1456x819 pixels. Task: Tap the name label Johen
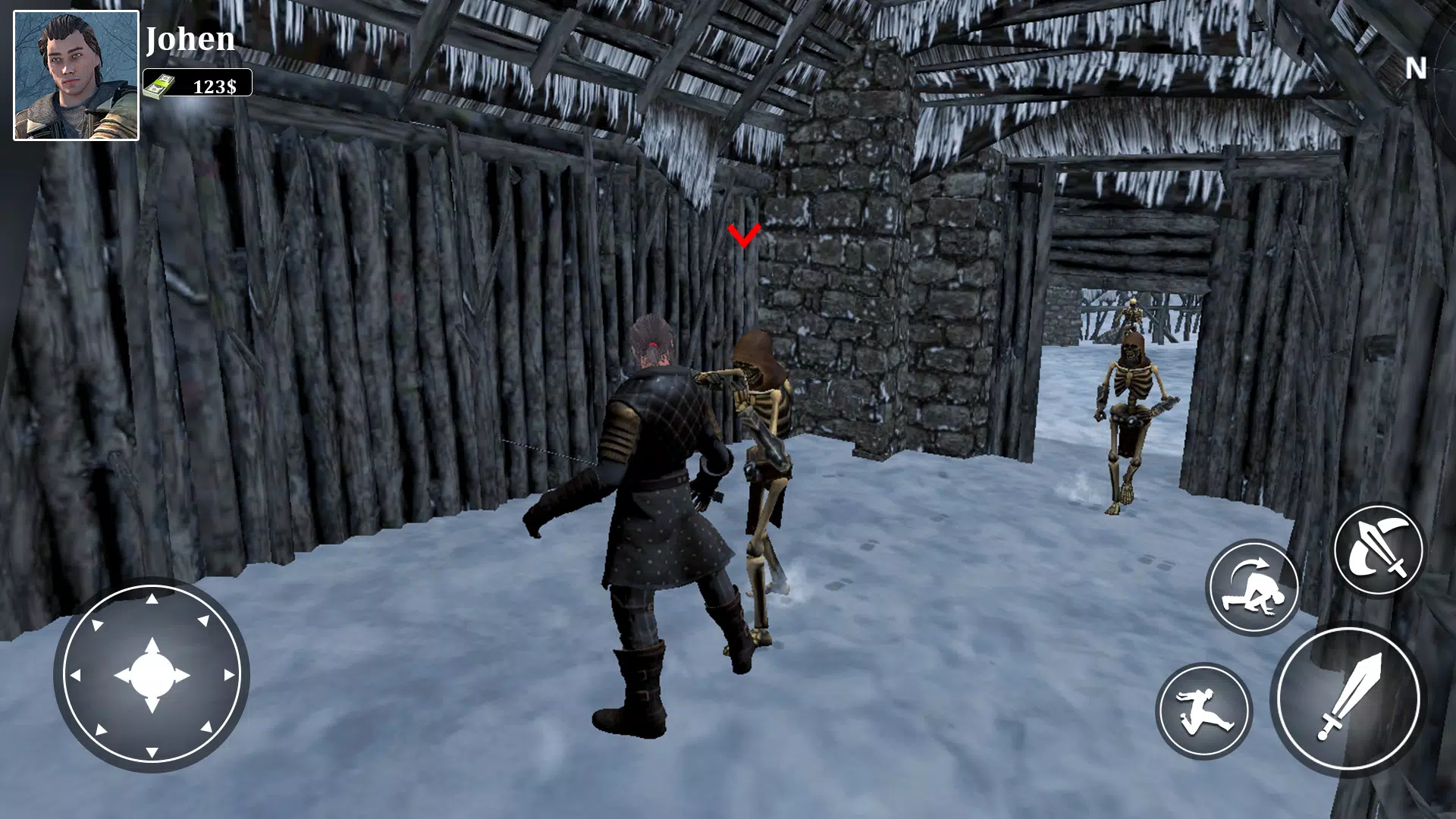[x=191, y=39]
